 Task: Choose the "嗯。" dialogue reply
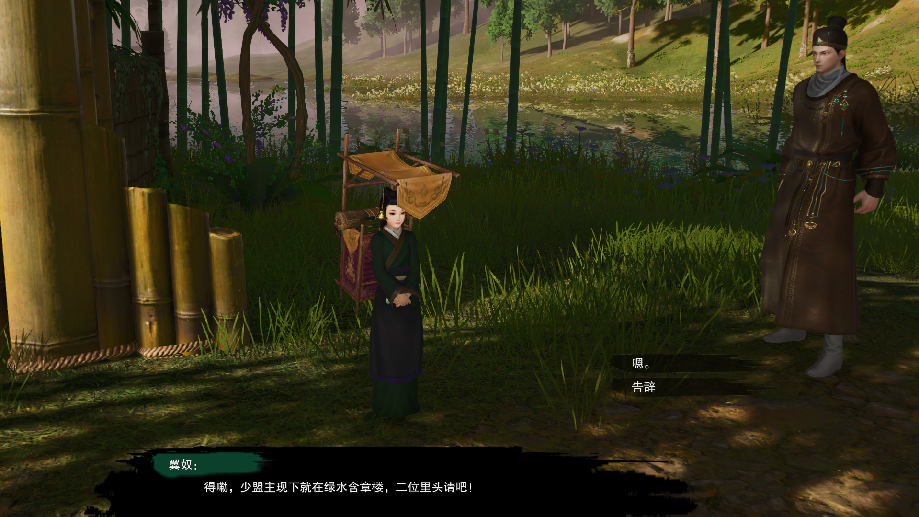643,363
